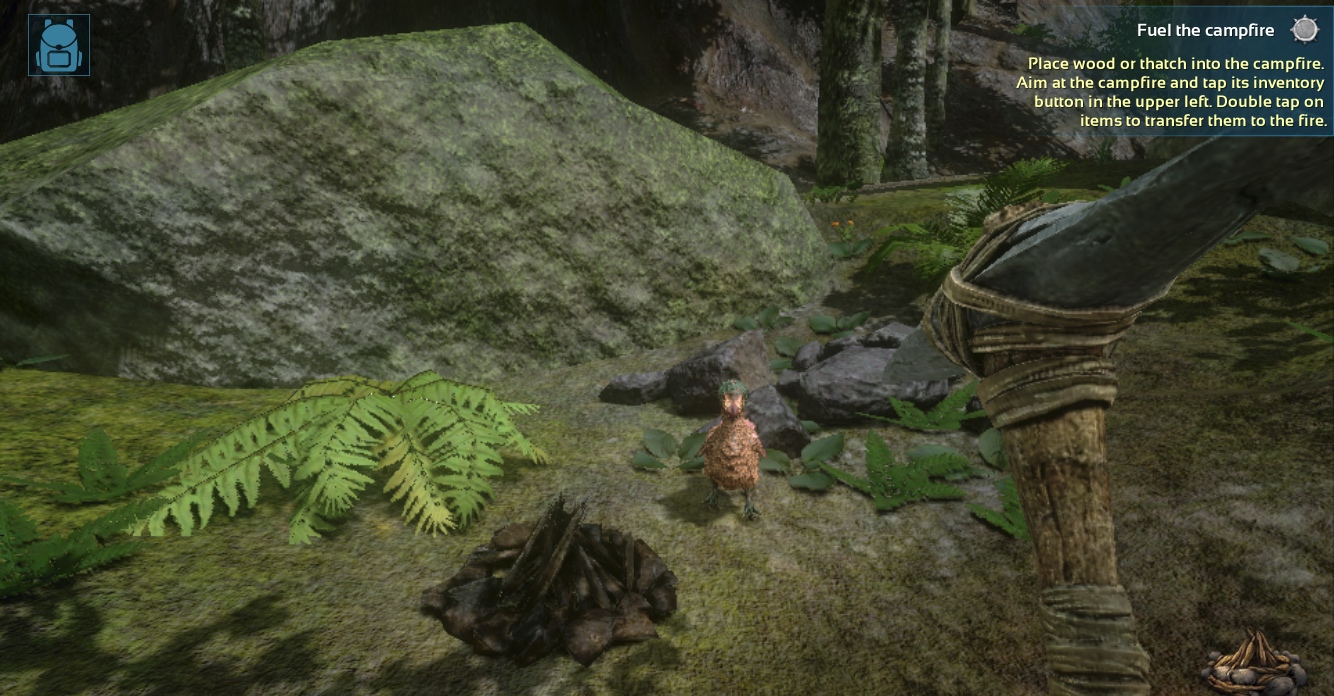1334x696 pixels.
Task: Open the Fuel the campfire objective panel
Action: click(x=1205, y=31)
